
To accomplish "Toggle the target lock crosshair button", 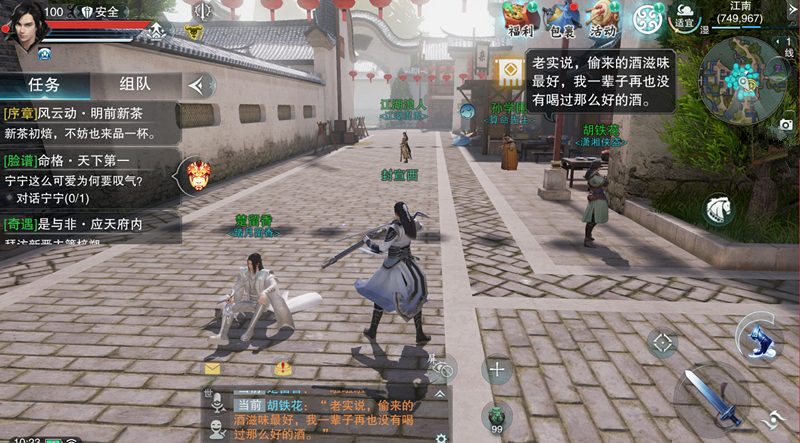I will click(661, 343).
